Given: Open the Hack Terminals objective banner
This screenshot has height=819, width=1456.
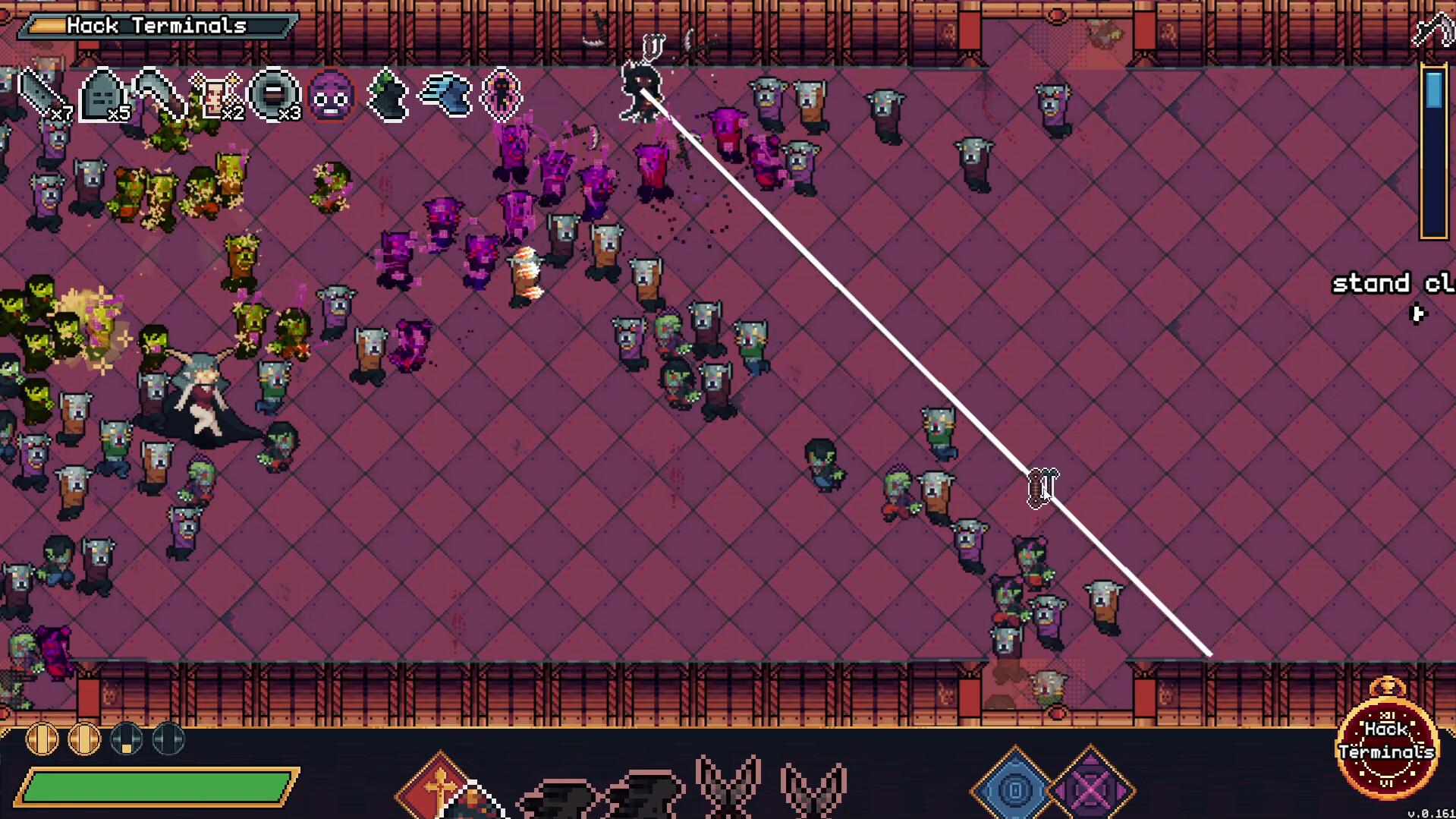Looking at the screenshot, I should 155,25.
